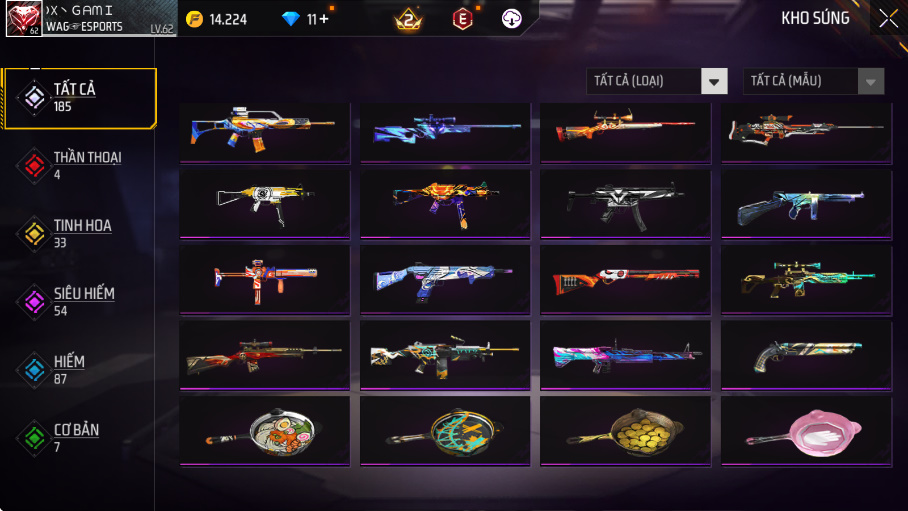Choose the flintlock pistol skin
The image size is (908, 511).
(806, 355)
